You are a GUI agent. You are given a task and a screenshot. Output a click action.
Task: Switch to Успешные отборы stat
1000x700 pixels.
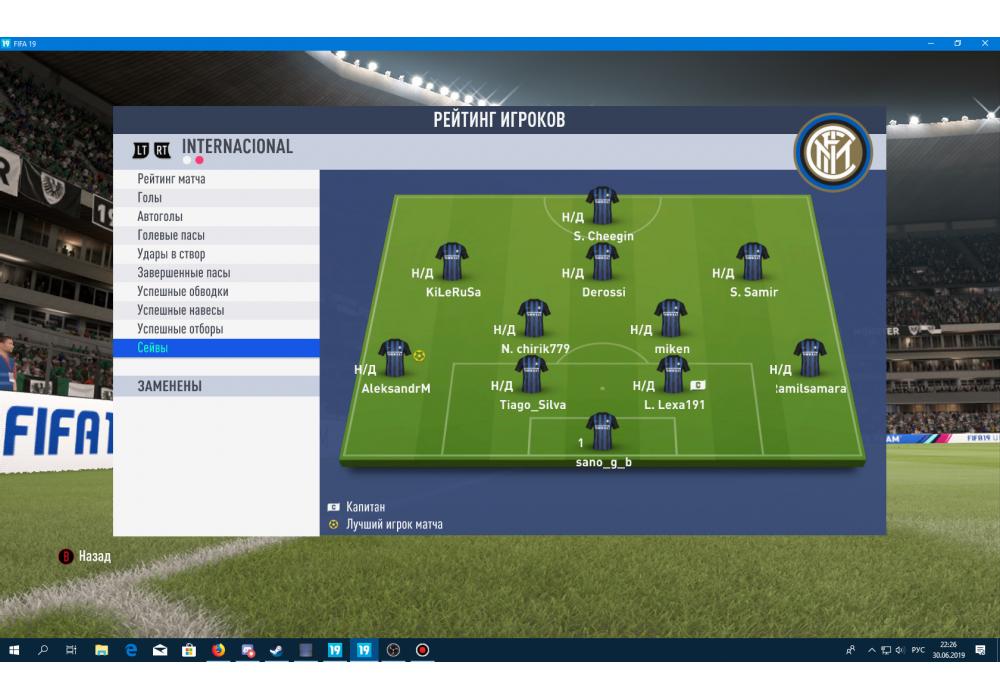tap(180, 329)
